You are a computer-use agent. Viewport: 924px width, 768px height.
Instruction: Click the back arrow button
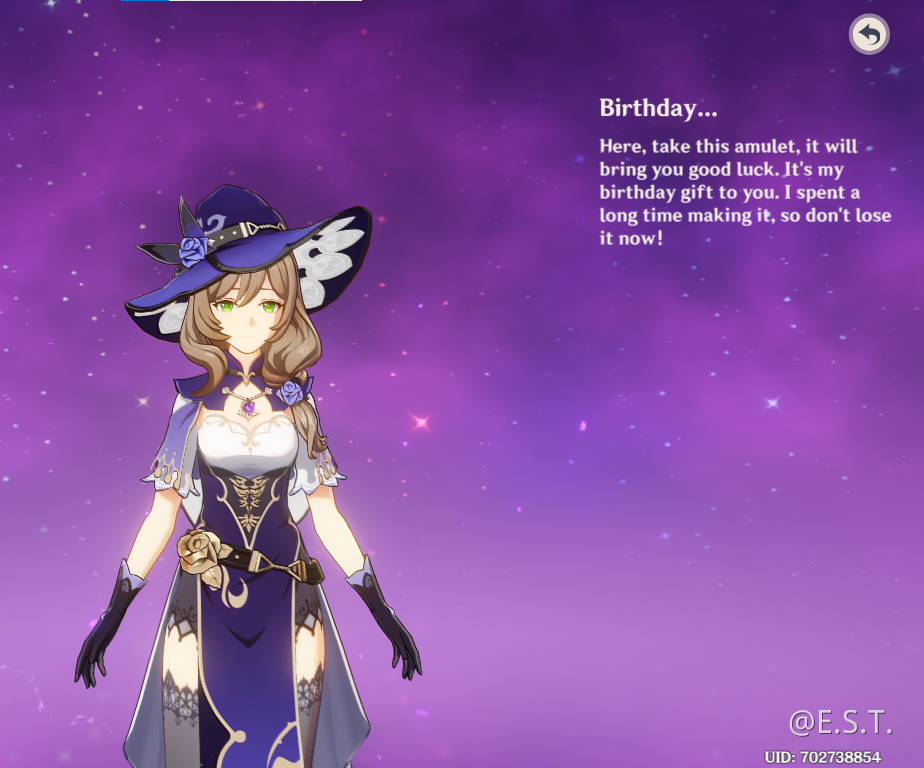click(869, 35)
